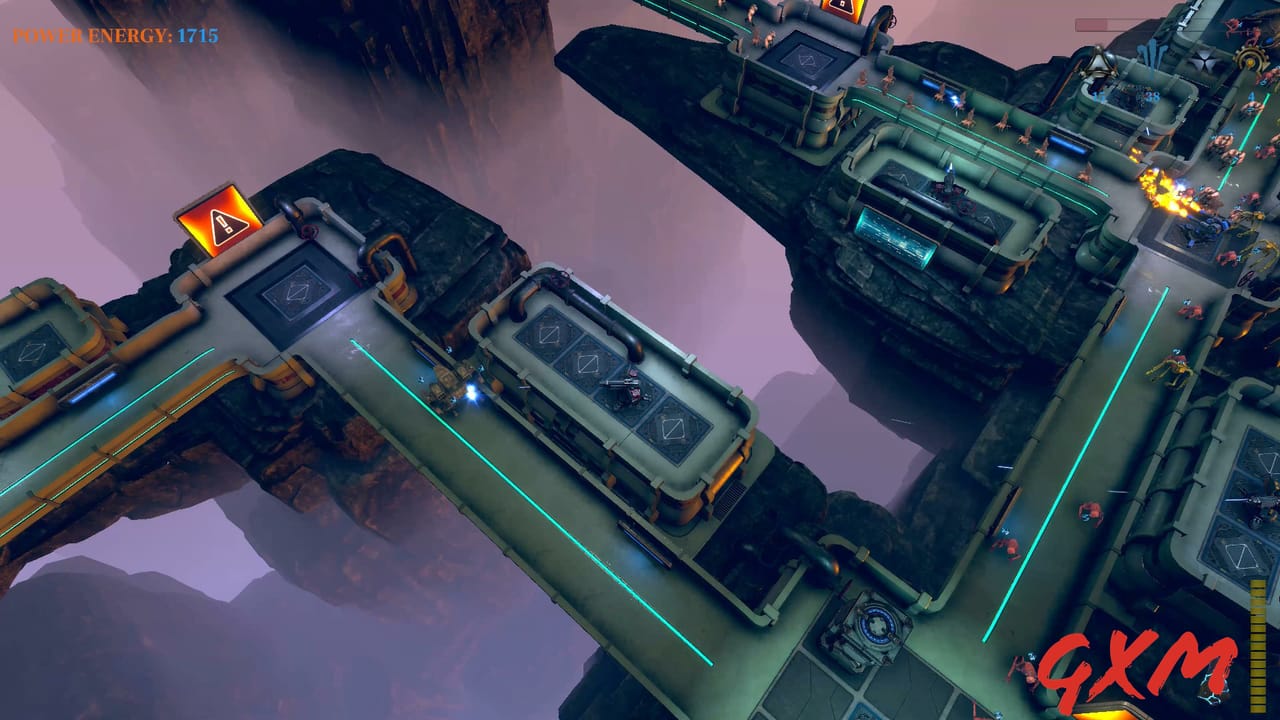
Task: Select the silver cross emblem icon
Action: [1203, 62]
